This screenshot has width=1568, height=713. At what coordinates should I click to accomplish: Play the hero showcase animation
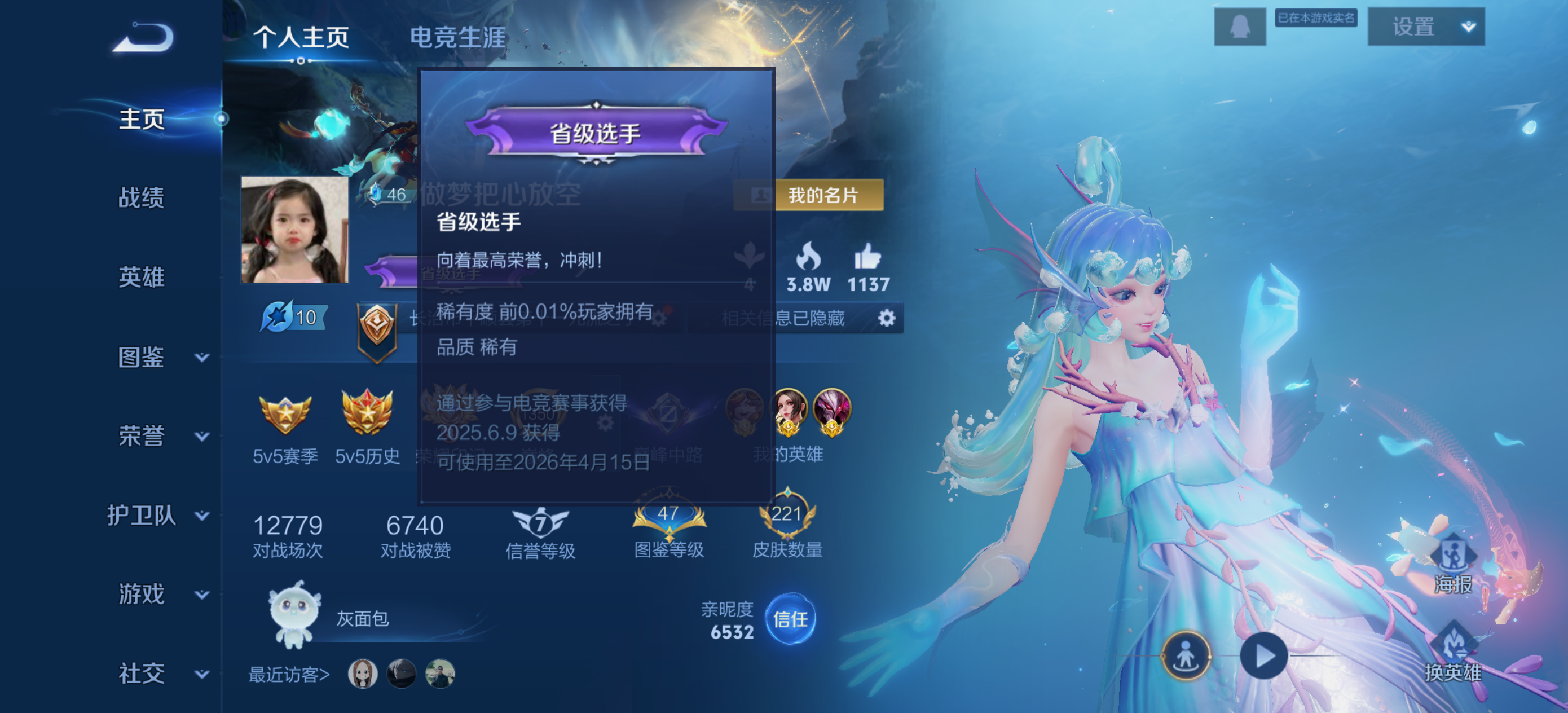(x=1263, y=656)
